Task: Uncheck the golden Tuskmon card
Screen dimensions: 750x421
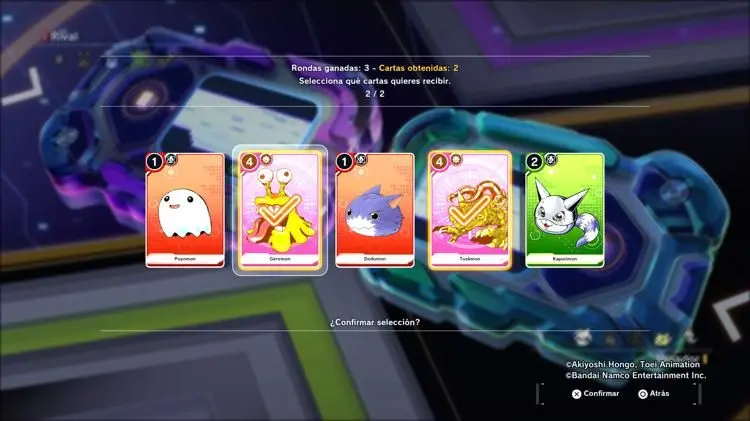Action: [469, 210]
